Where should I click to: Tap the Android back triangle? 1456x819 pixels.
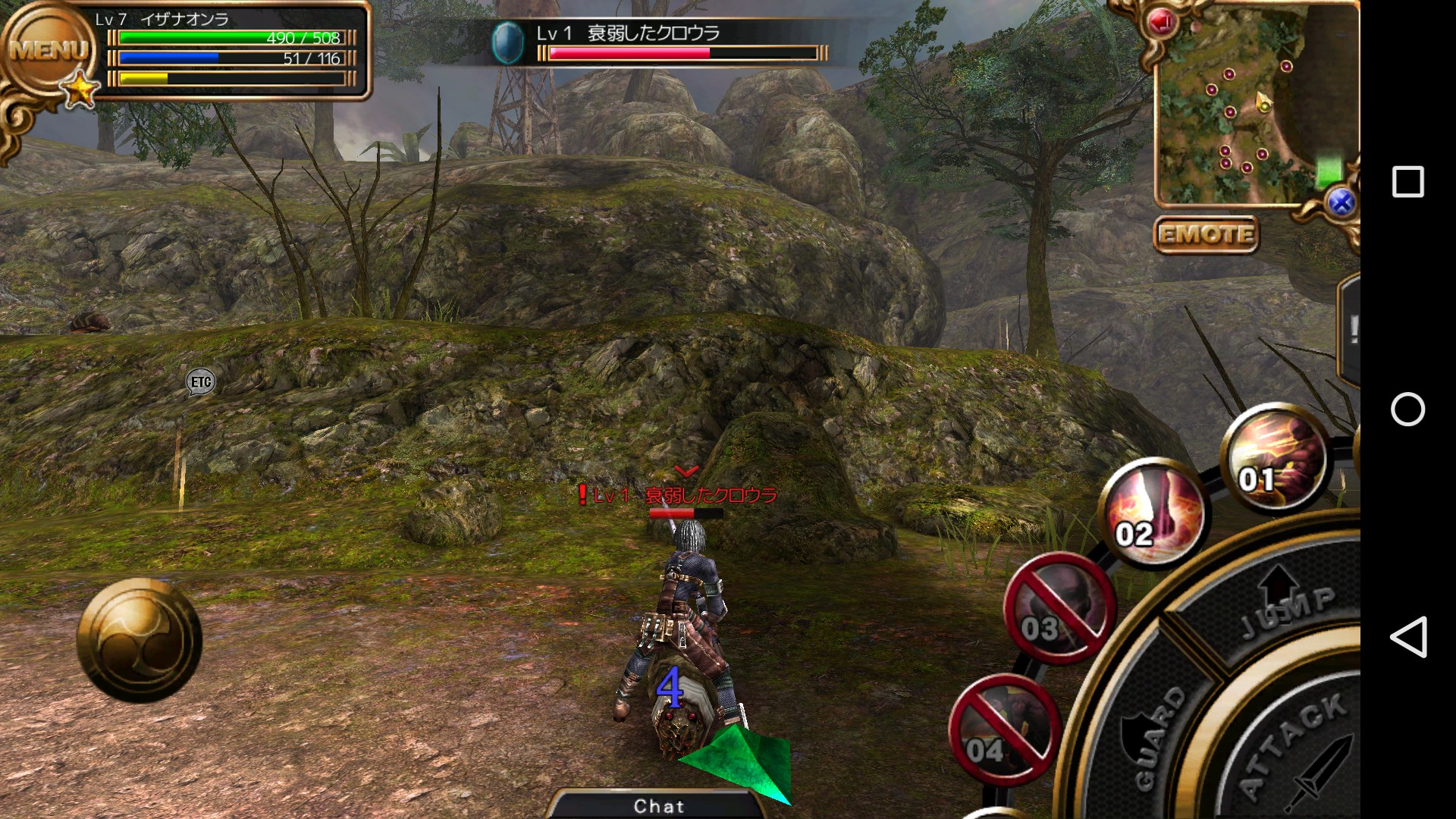[1408, 637]
